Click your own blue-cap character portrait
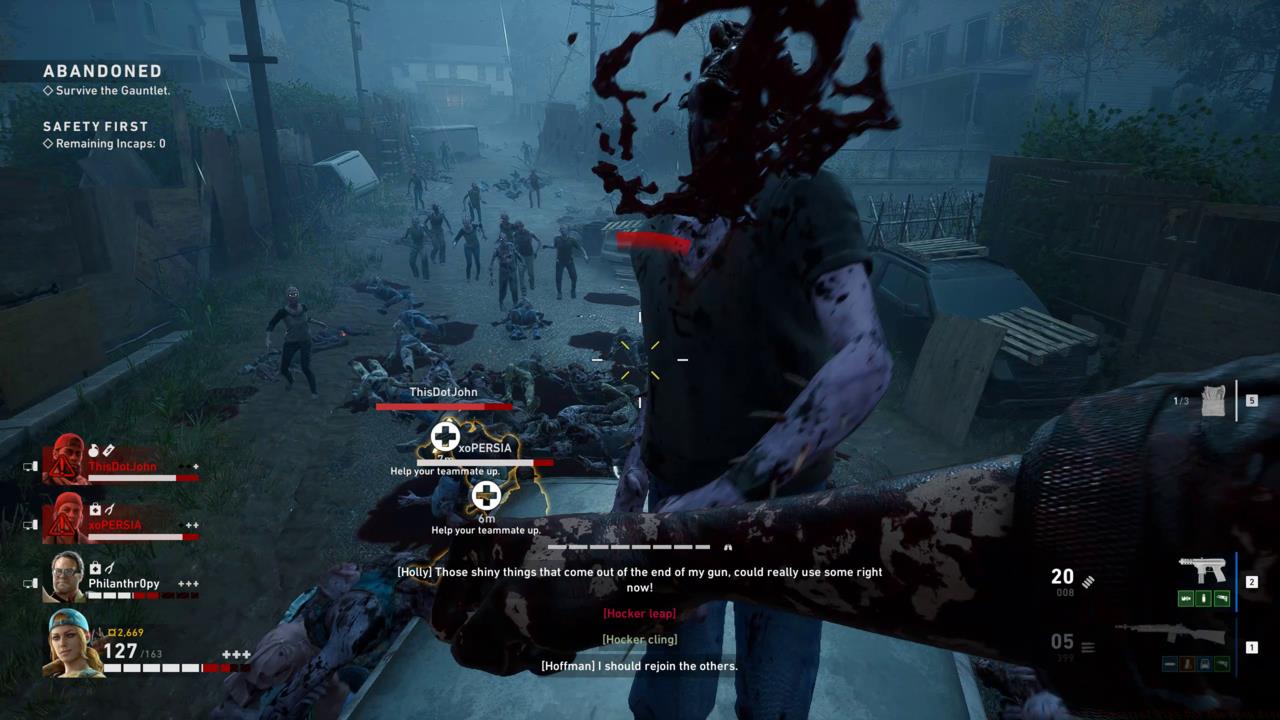The width and height of the screenshot is (1280, 720). click(70, 642)
